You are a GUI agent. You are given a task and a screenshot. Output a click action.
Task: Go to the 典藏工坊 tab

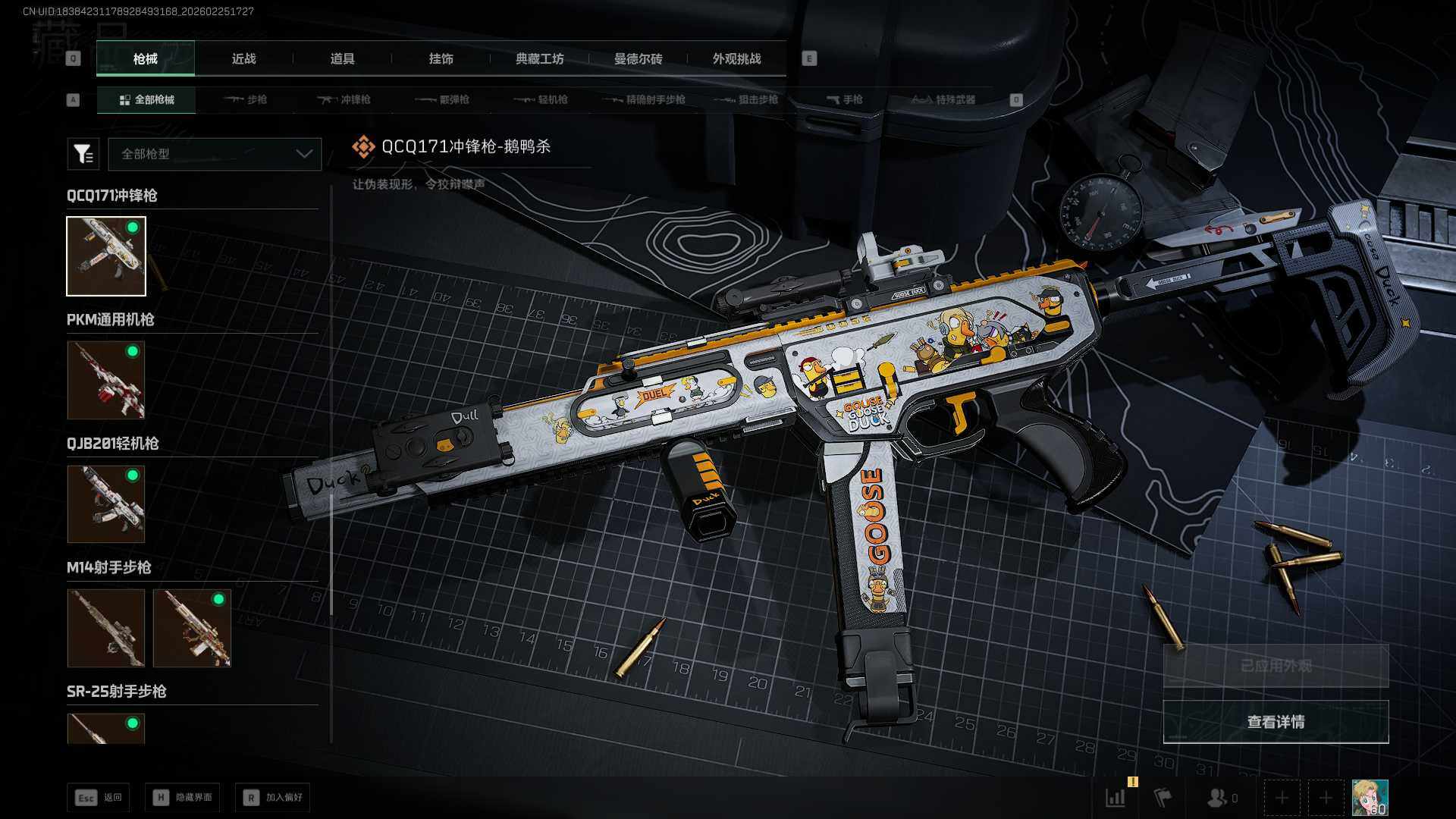tap(539, 58)
